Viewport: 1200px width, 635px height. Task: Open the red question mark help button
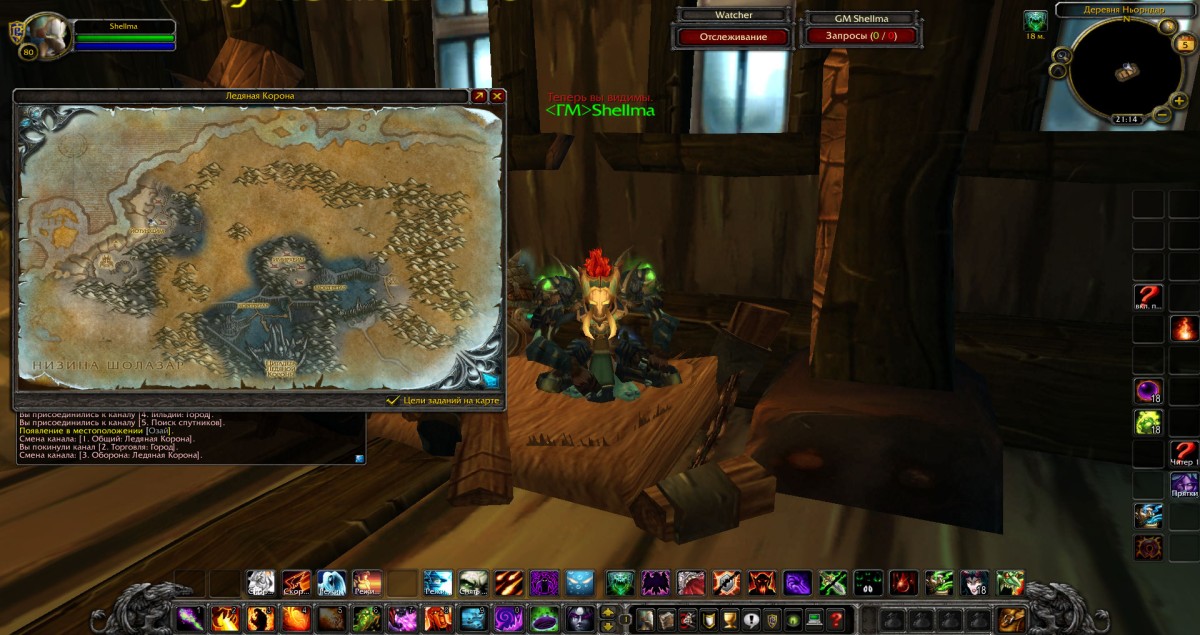pyautogui.click(x=836, y=618)
